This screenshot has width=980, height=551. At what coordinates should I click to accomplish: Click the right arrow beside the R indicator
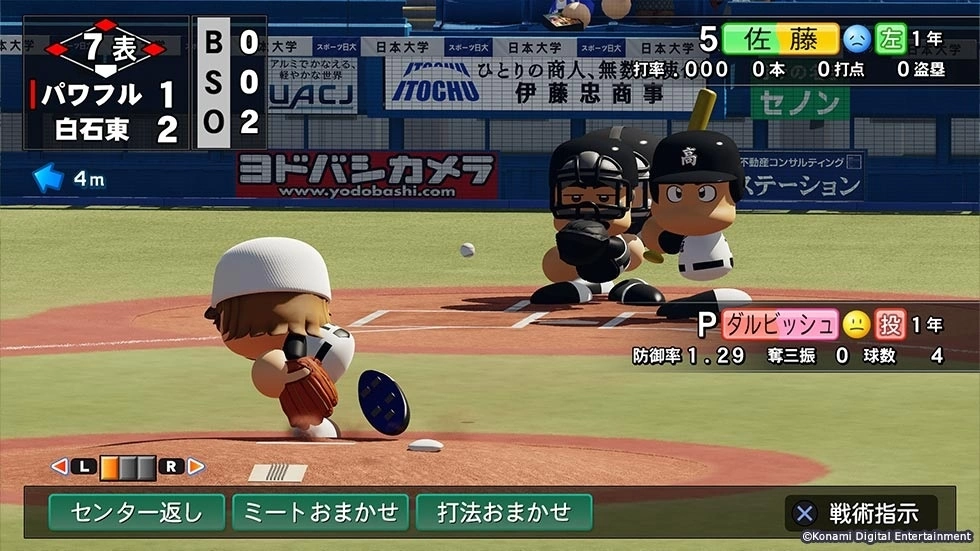coord(196,466)
